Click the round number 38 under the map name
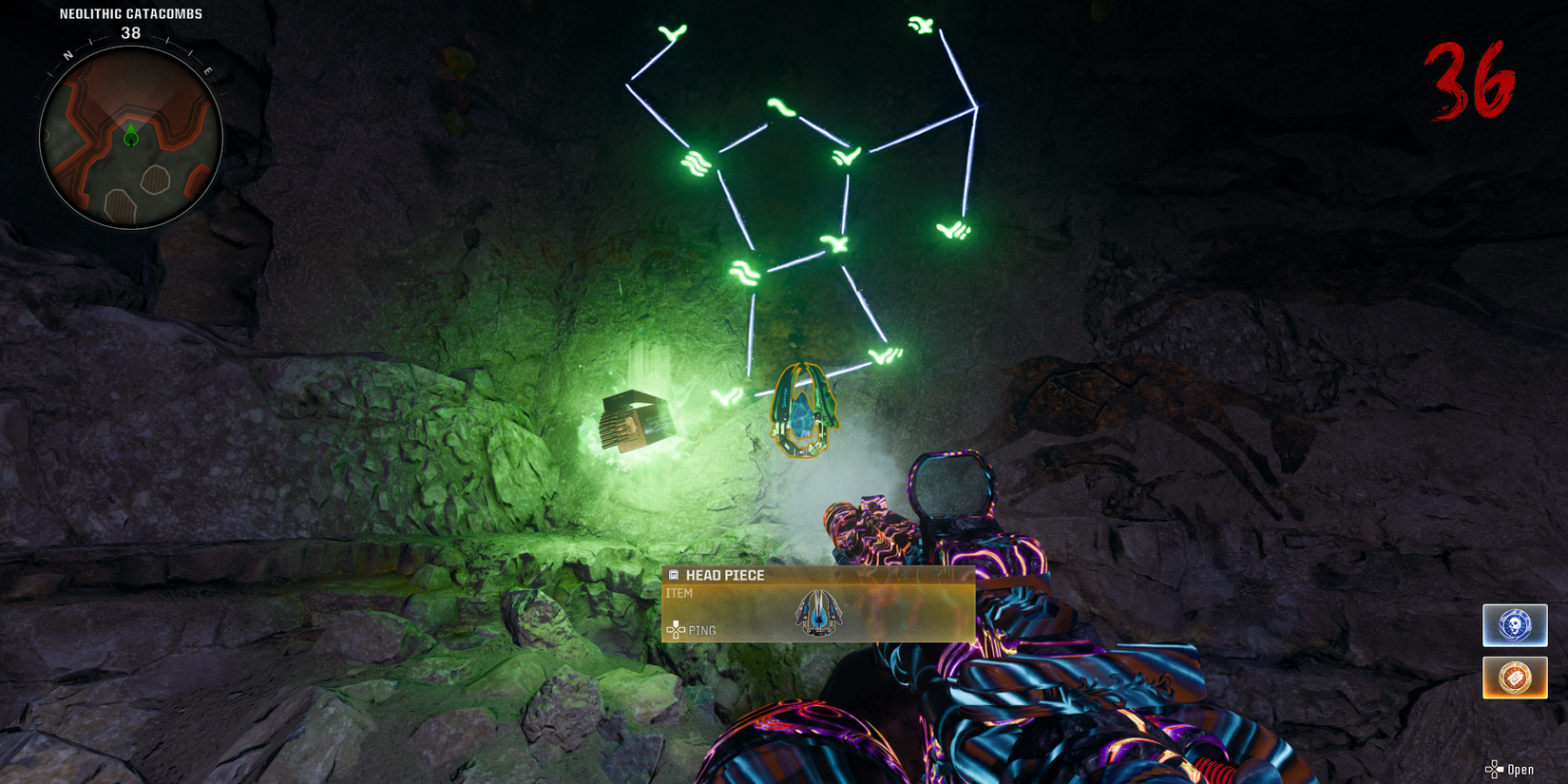Screen dimensions: 1568x784 (x=129, y=31)
